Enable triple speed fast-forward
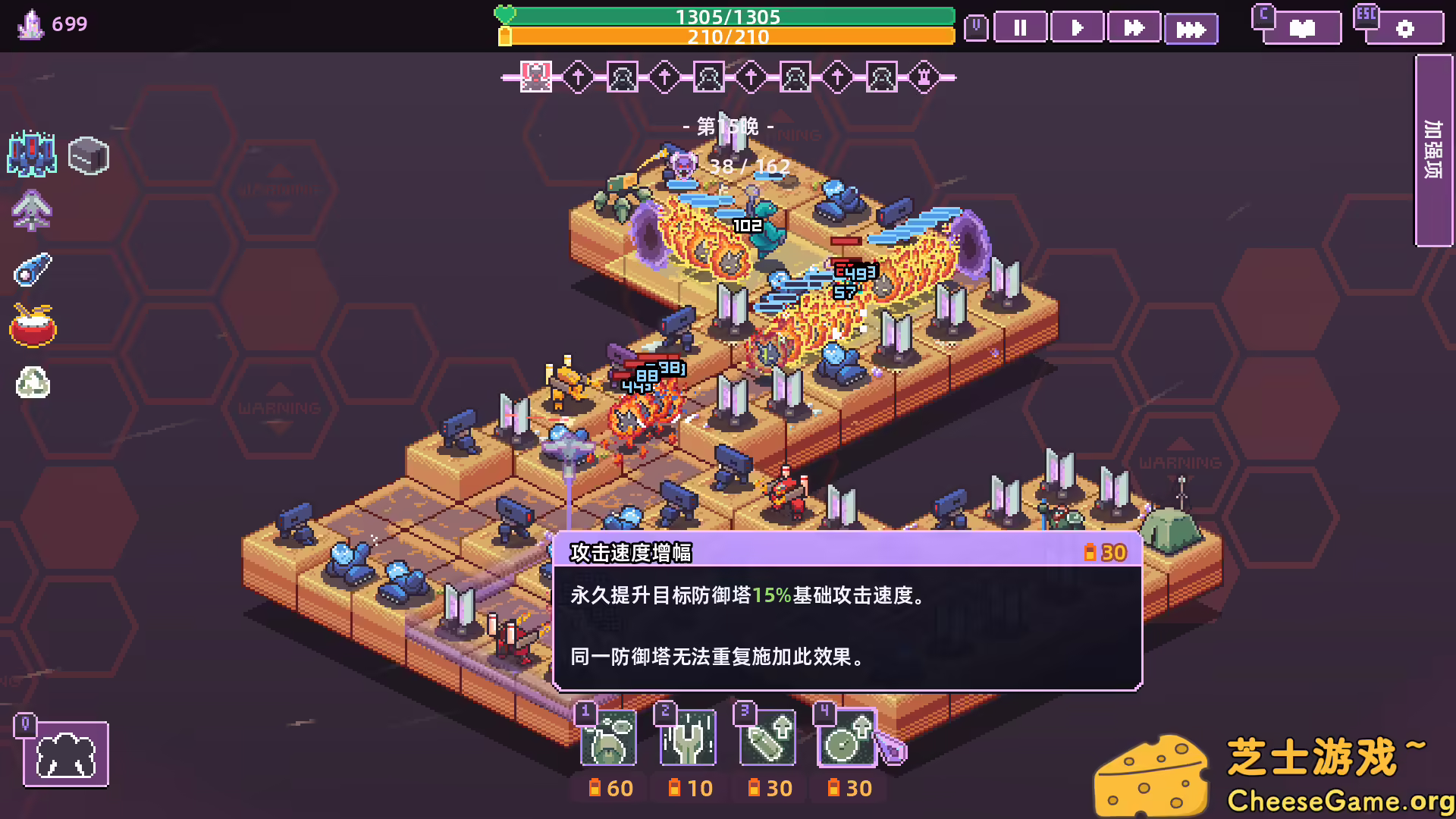The width and height of the screenshot is (1456, 819). coord(1191,28)
